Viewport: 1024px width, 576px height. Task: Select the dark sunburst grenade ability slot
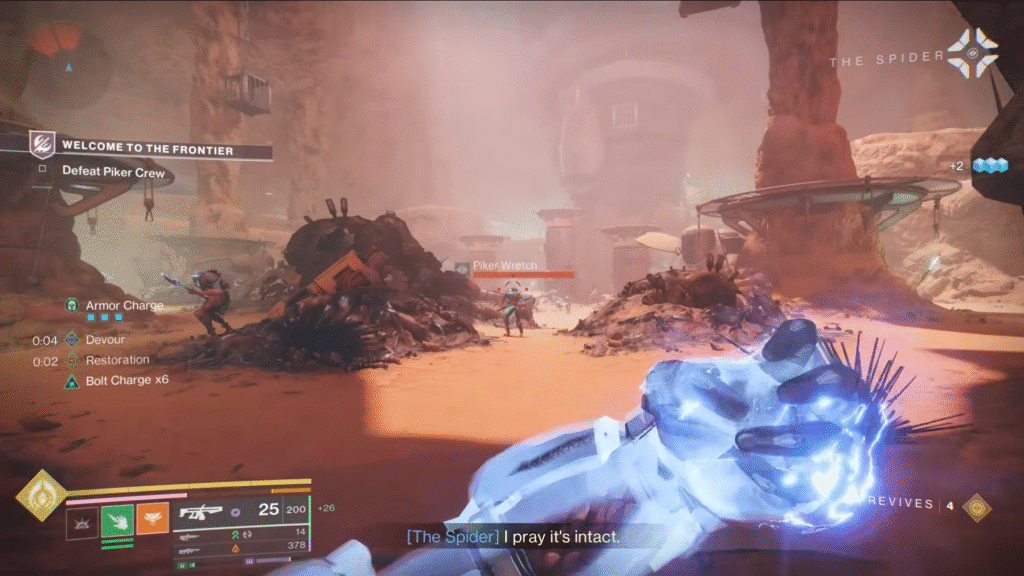click(82, 521)
